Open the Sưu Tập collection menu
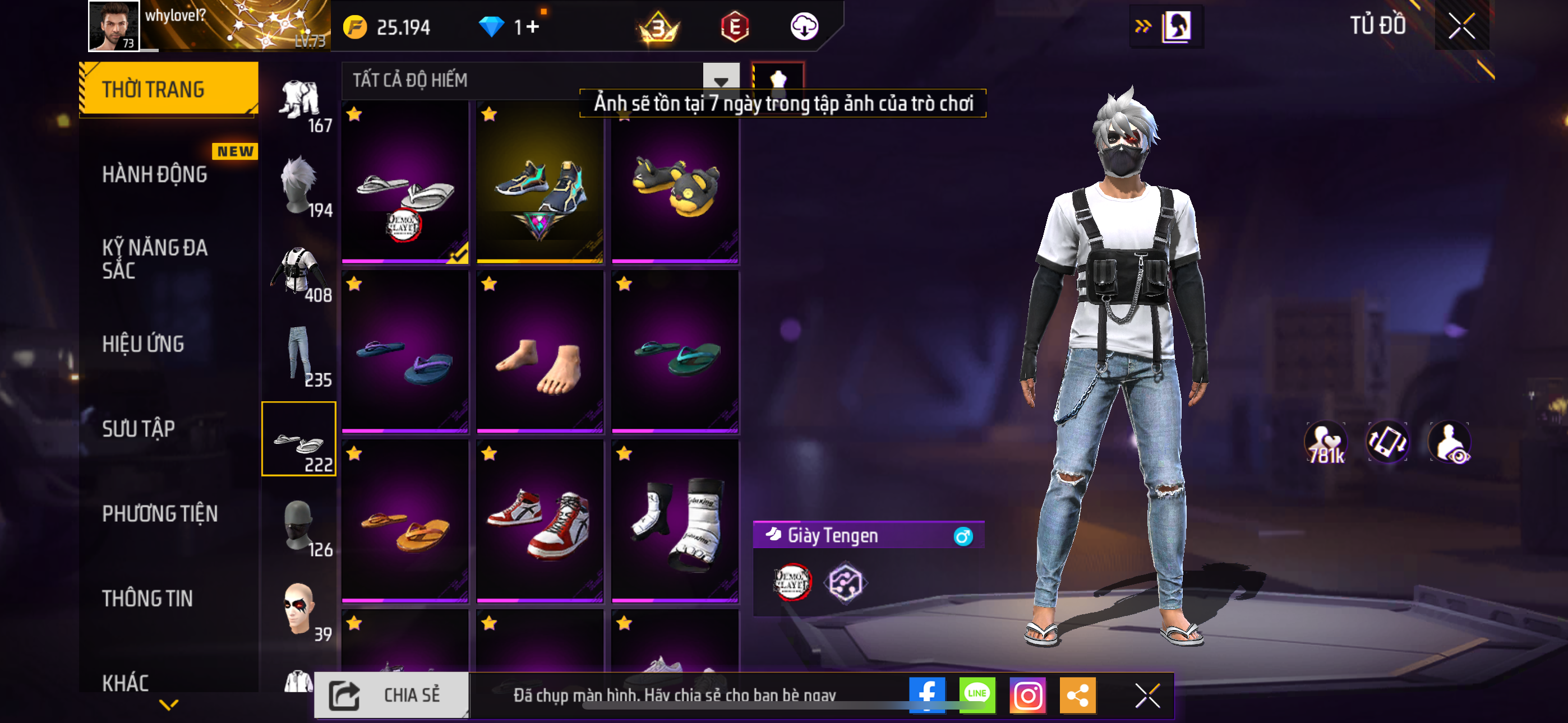This screenshot has width=1568, height=723. click(138, 428)
